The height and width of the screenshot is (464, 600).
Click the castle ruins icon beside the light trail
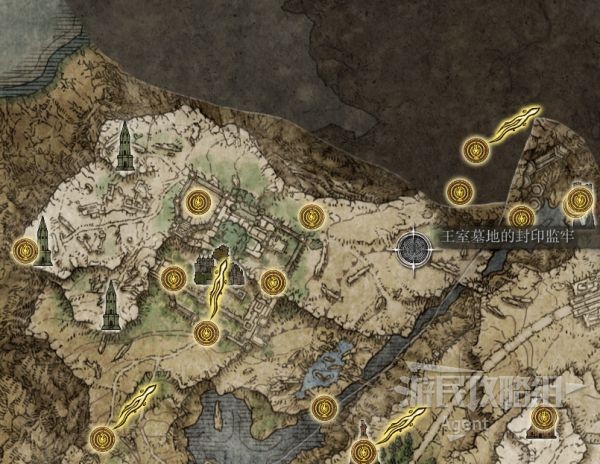tap(205, 268)
